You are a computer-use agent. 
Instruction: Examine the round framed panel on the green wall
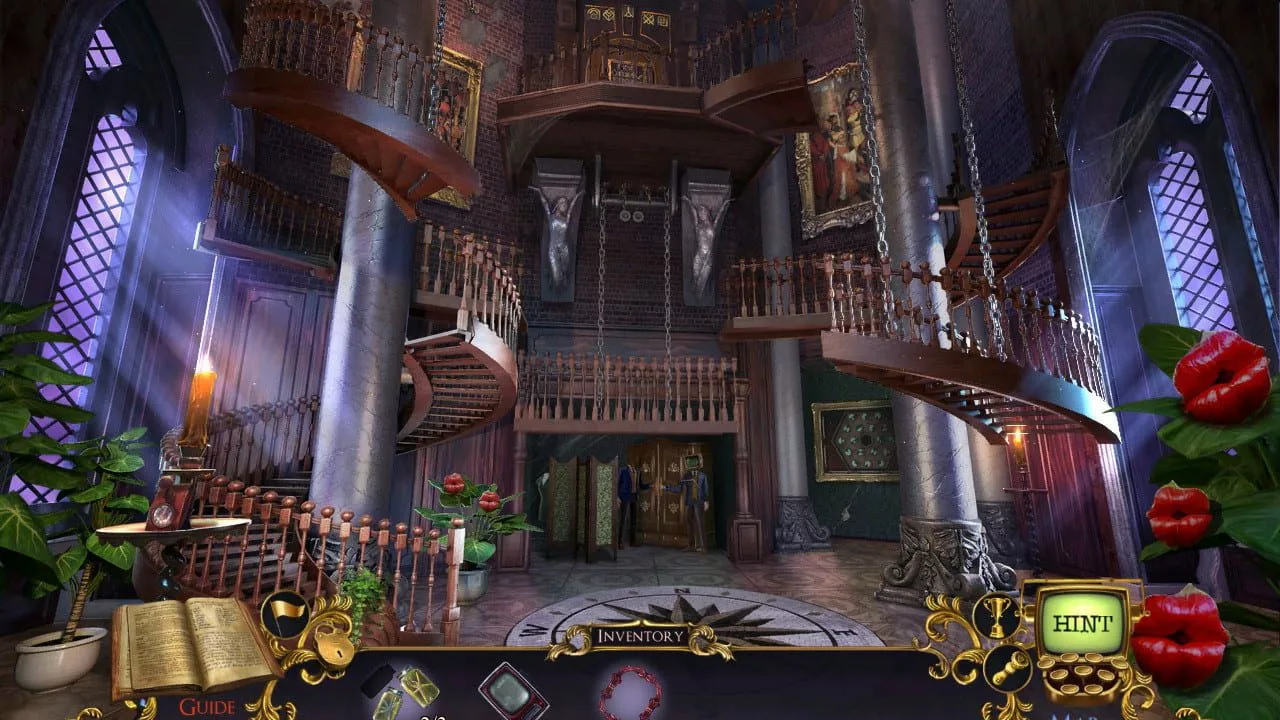pyautogui.click(x=855, y=440)
